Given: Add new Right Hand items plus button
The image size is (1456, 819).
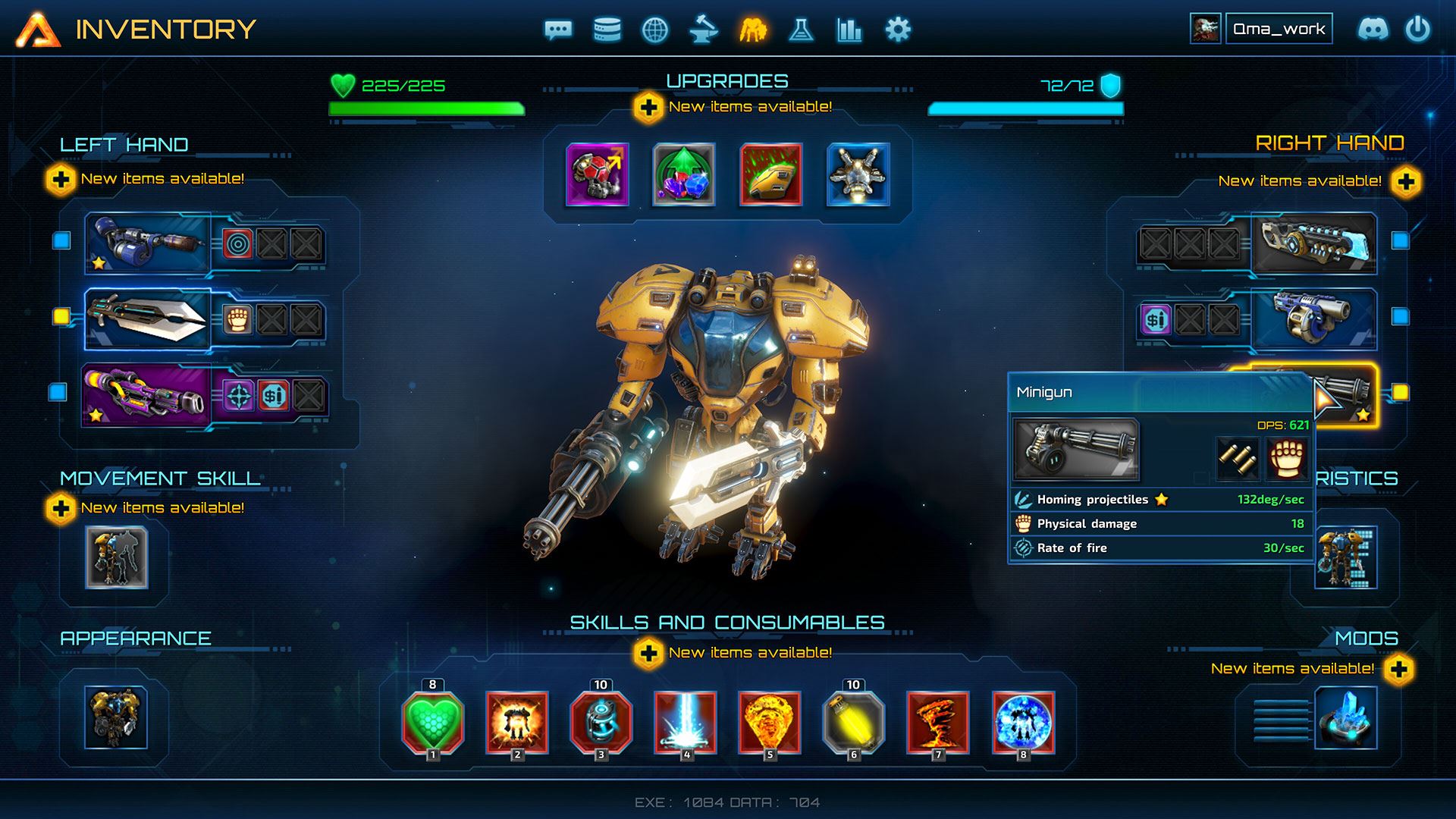Looking at the screenshot, I should (x=1406, y=182).
